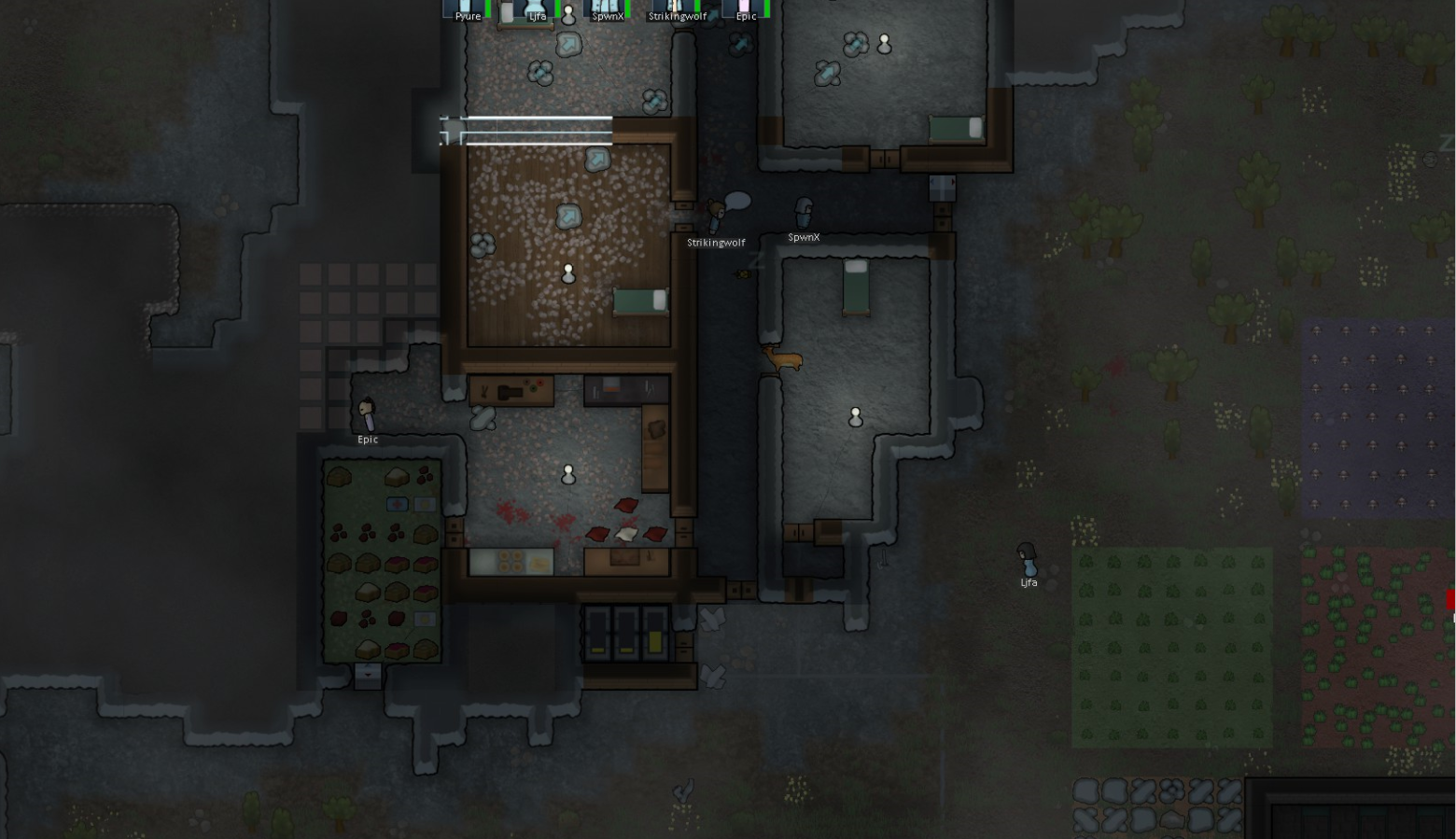Select Ljfa's colonist portrait
The height and width of the screenshot is (839, 1456).
(x=537, y=9)
